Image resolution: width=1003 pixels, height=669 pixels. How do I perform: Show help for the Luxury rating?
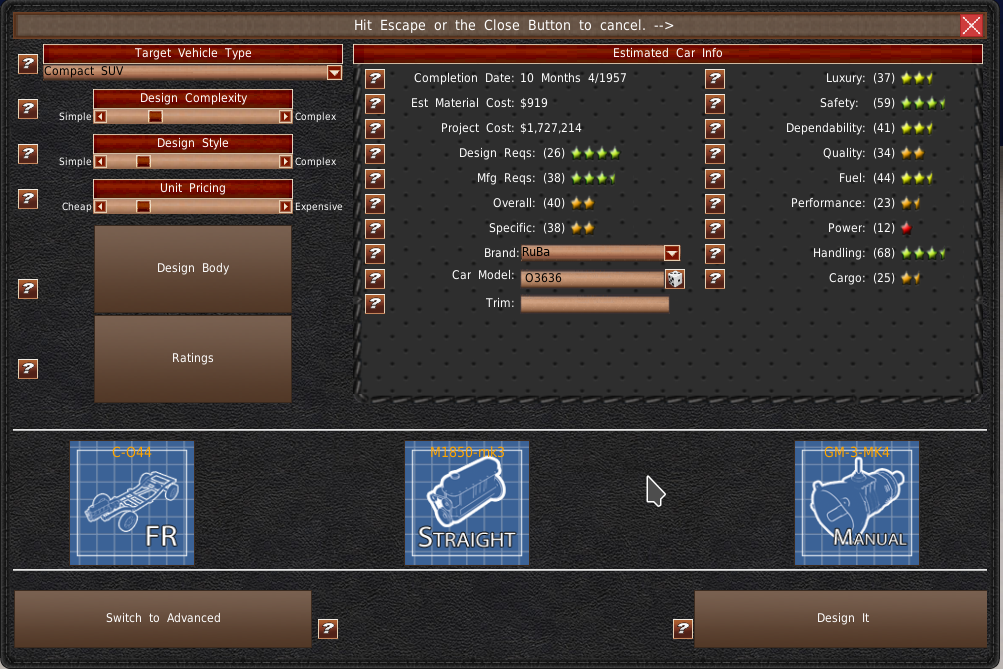pyautogui.click(x=715, y=79)
